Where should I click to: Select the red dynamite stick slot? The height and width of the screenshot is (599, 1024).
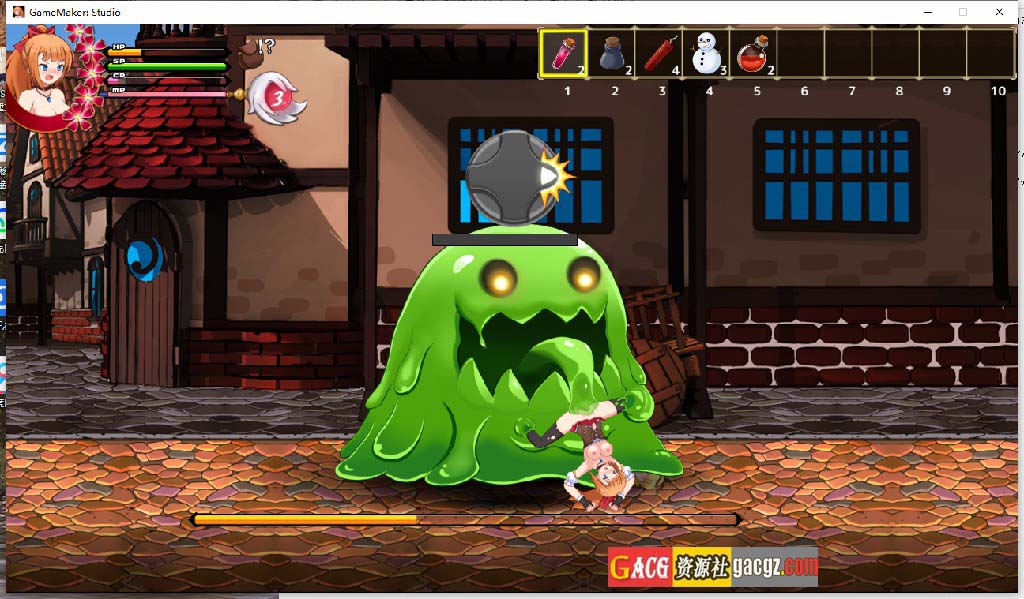[x=659, y=53]
